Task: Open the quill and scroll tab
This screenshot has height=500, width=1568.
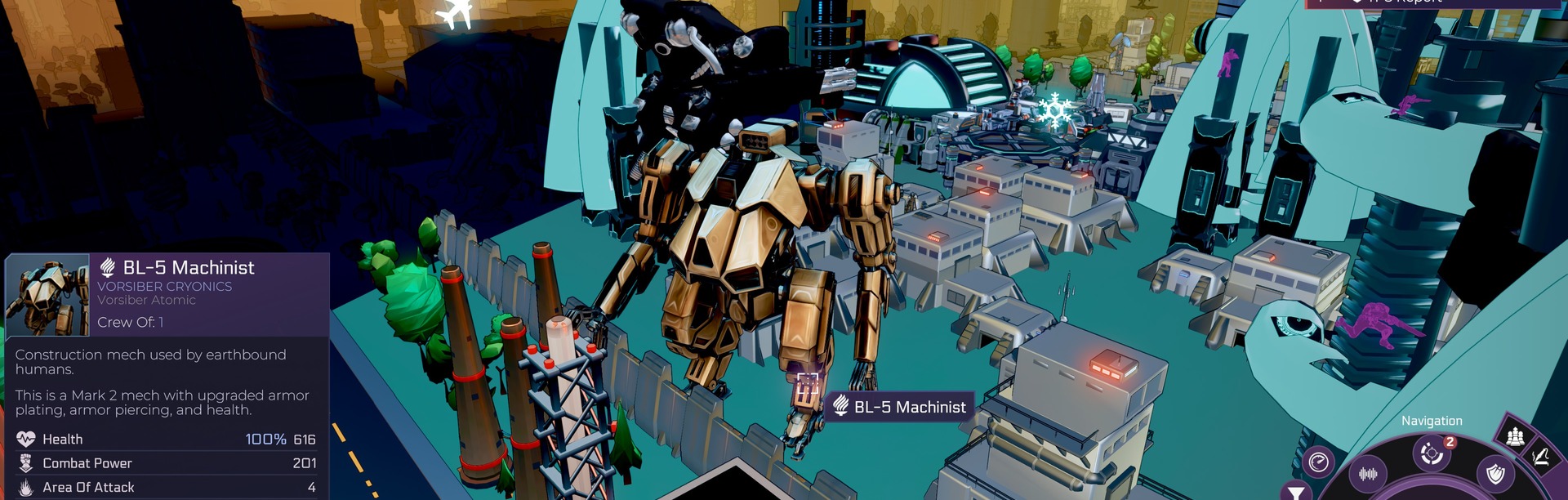Action: tap(1540, 458)
